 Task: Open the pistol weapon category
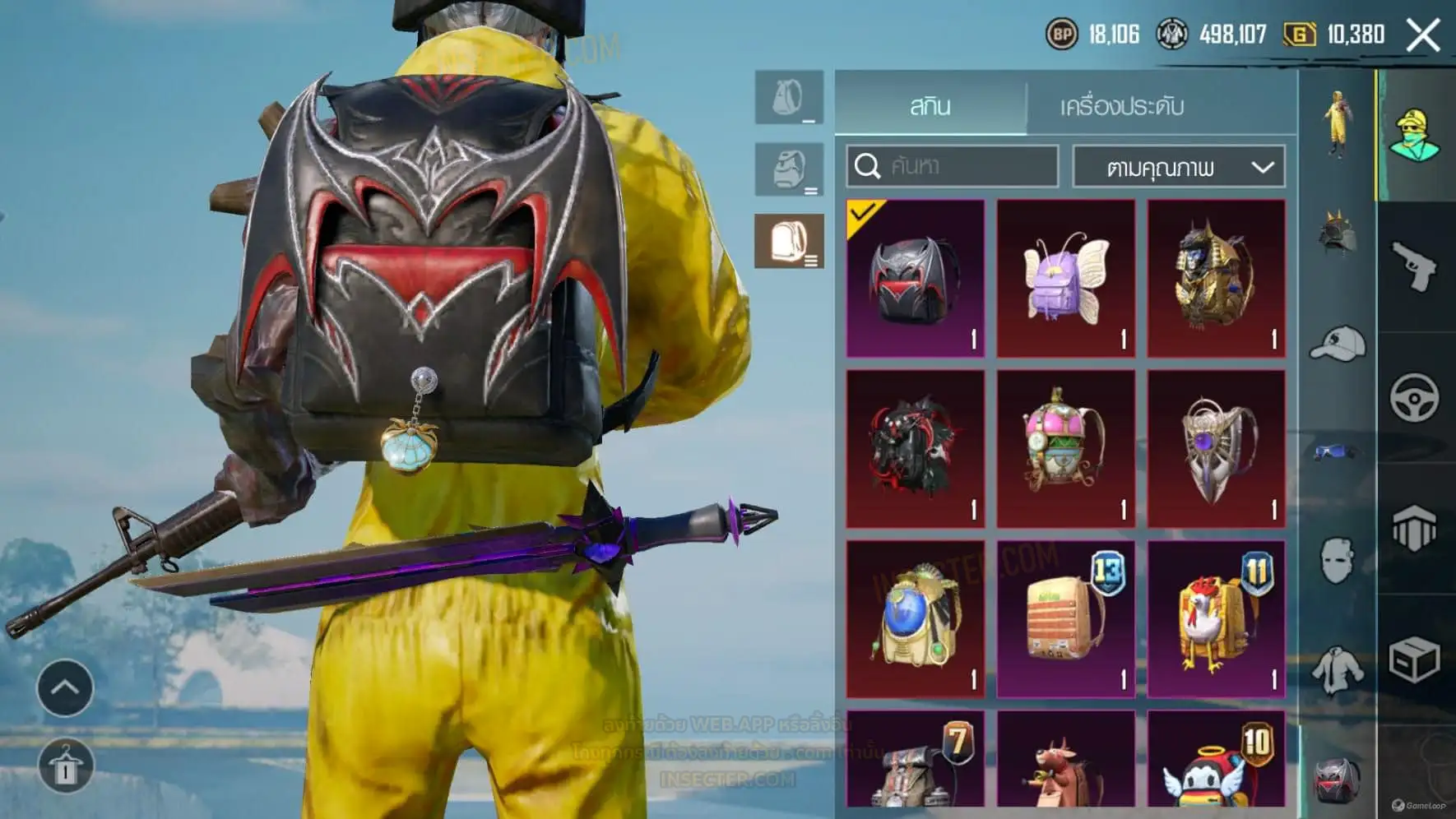coord(1415,266)
